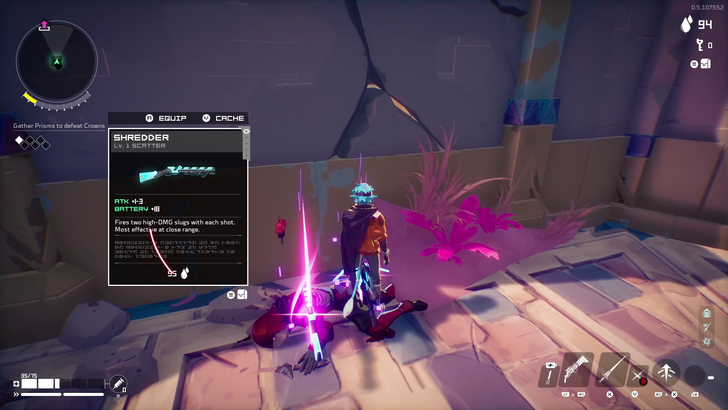Screen dimensions: 728x410
Task: Toggle the eye icon on the weapon card
Action: pos(246,131)
